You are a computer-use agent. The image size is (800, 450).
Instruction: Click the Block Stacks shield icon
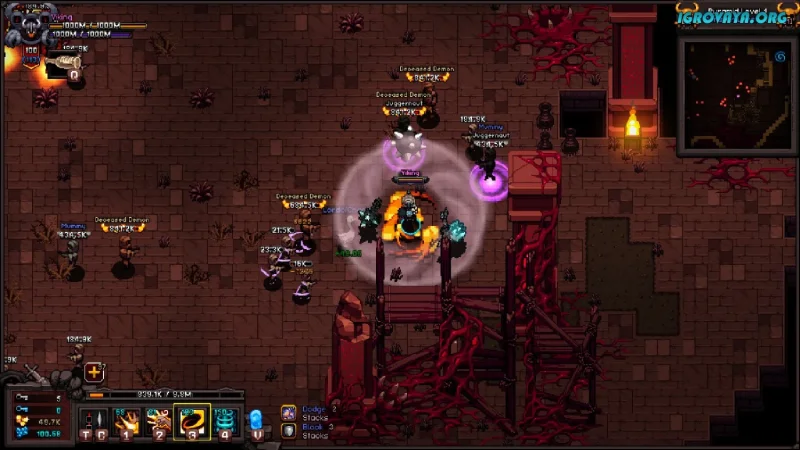[x=288, y=430]
